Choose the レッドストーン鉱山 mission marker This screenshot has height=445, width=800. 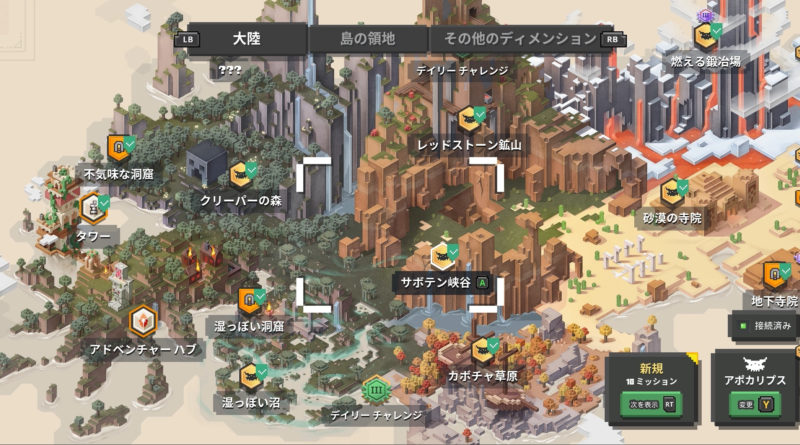[x=468, y=119]
